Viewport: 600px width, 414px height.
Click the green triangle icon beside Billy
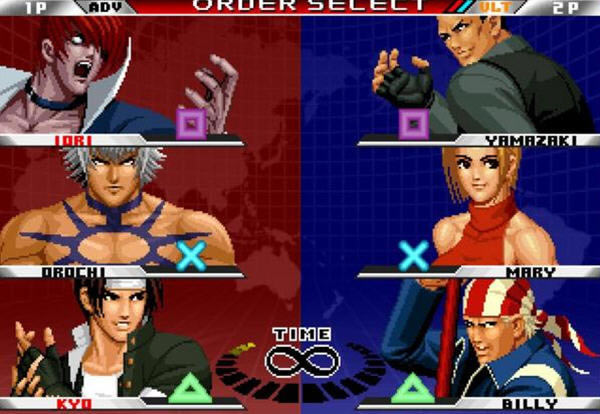tap(410, 386)
